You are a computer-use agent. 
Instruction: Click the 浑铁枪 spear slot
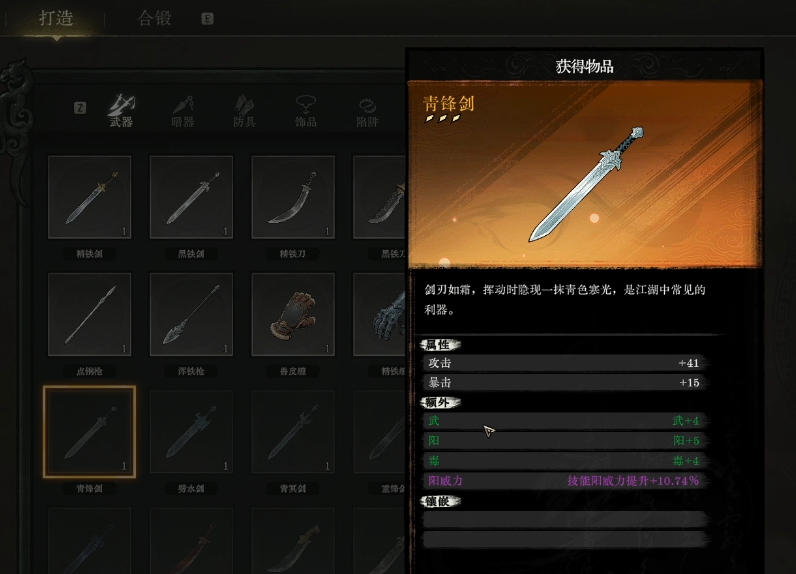coord(191,314)
